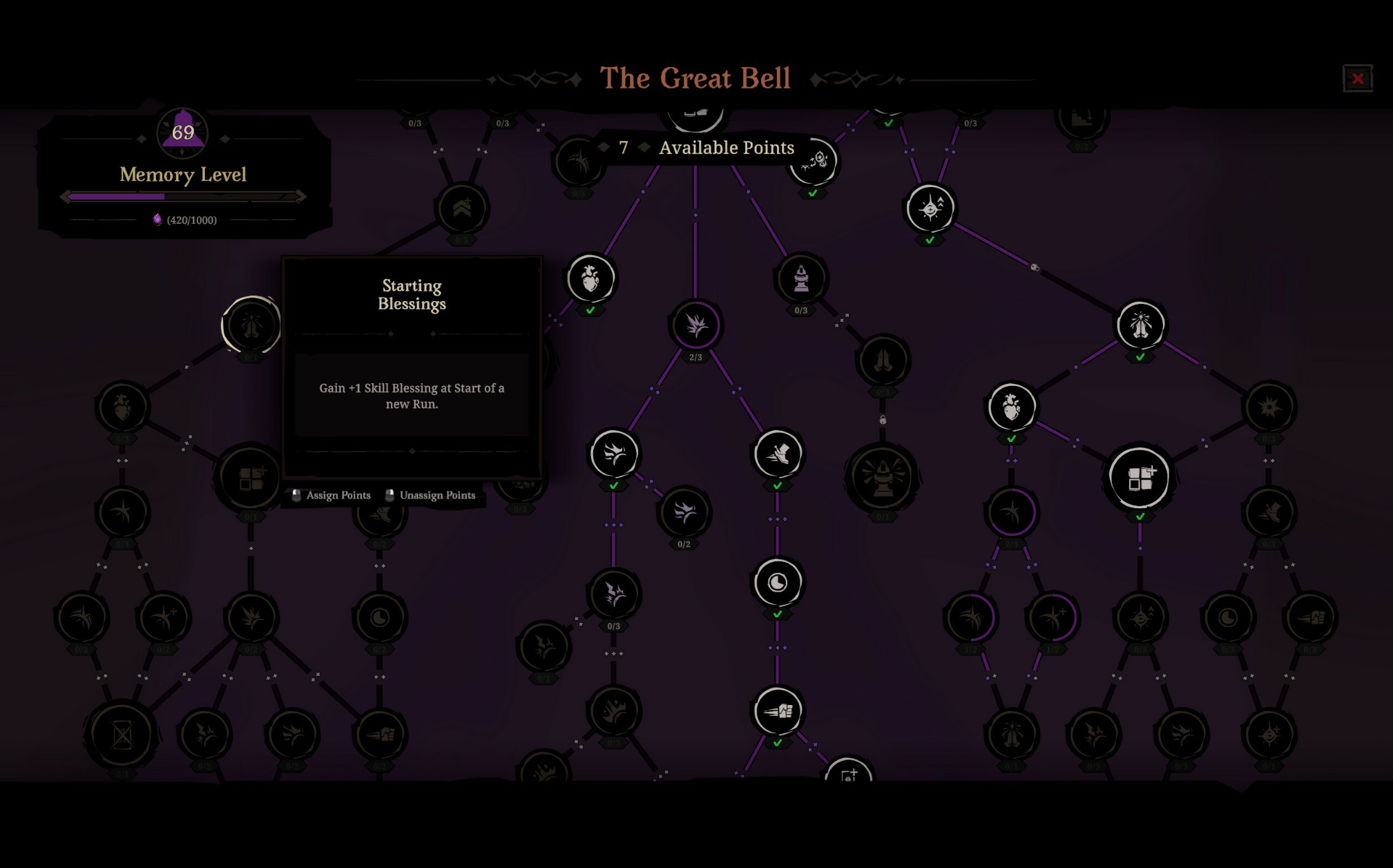Select the burst node showing 2/3 progress
This screenshot has height=868, width=1393.
coord(696,326)
